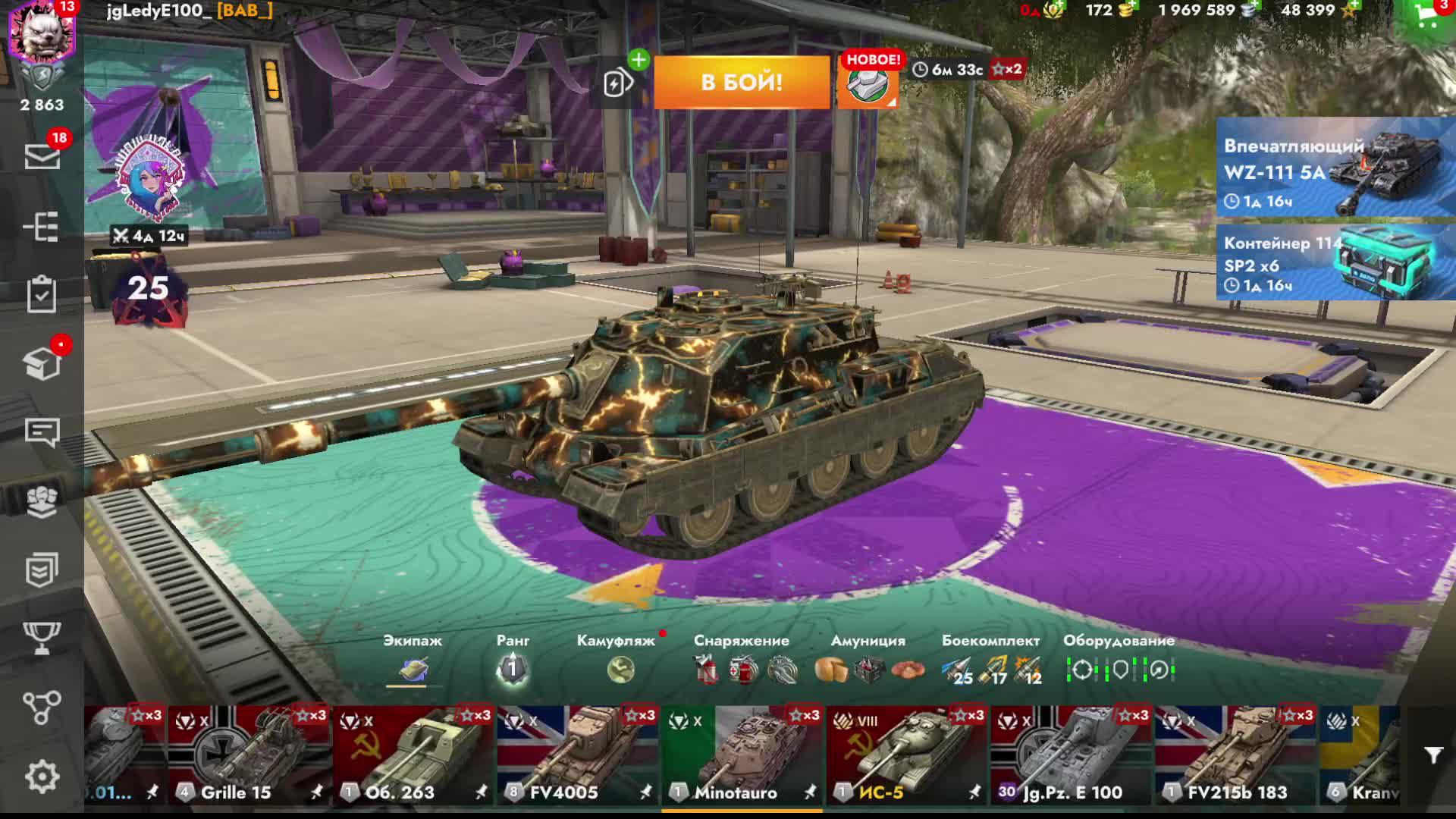The height and width of the screenshot is (819, 1456).
Task: Select the Grille 15 tank
Action: coord(249,755)
